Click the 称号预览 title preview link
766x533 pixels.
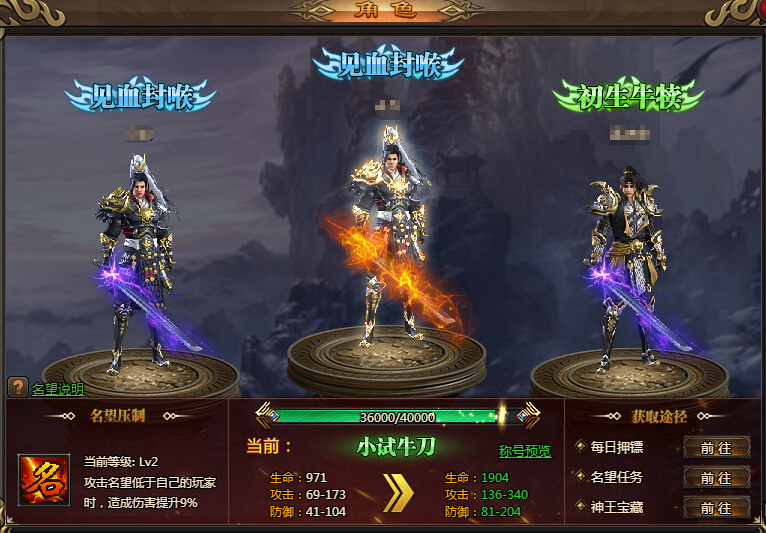coord(525,451)
